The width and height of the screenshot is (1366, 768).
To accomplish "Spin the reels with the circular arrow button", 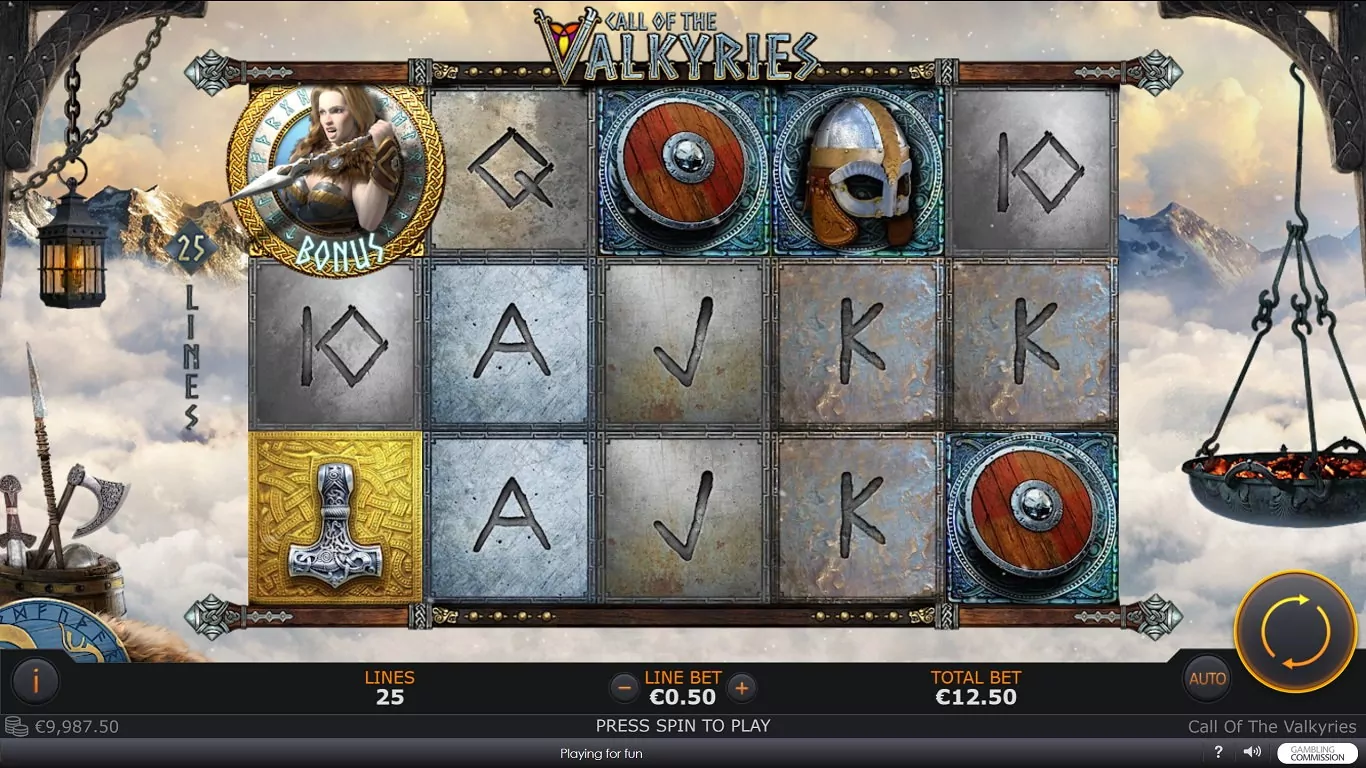I will (x=1295, y=632).
